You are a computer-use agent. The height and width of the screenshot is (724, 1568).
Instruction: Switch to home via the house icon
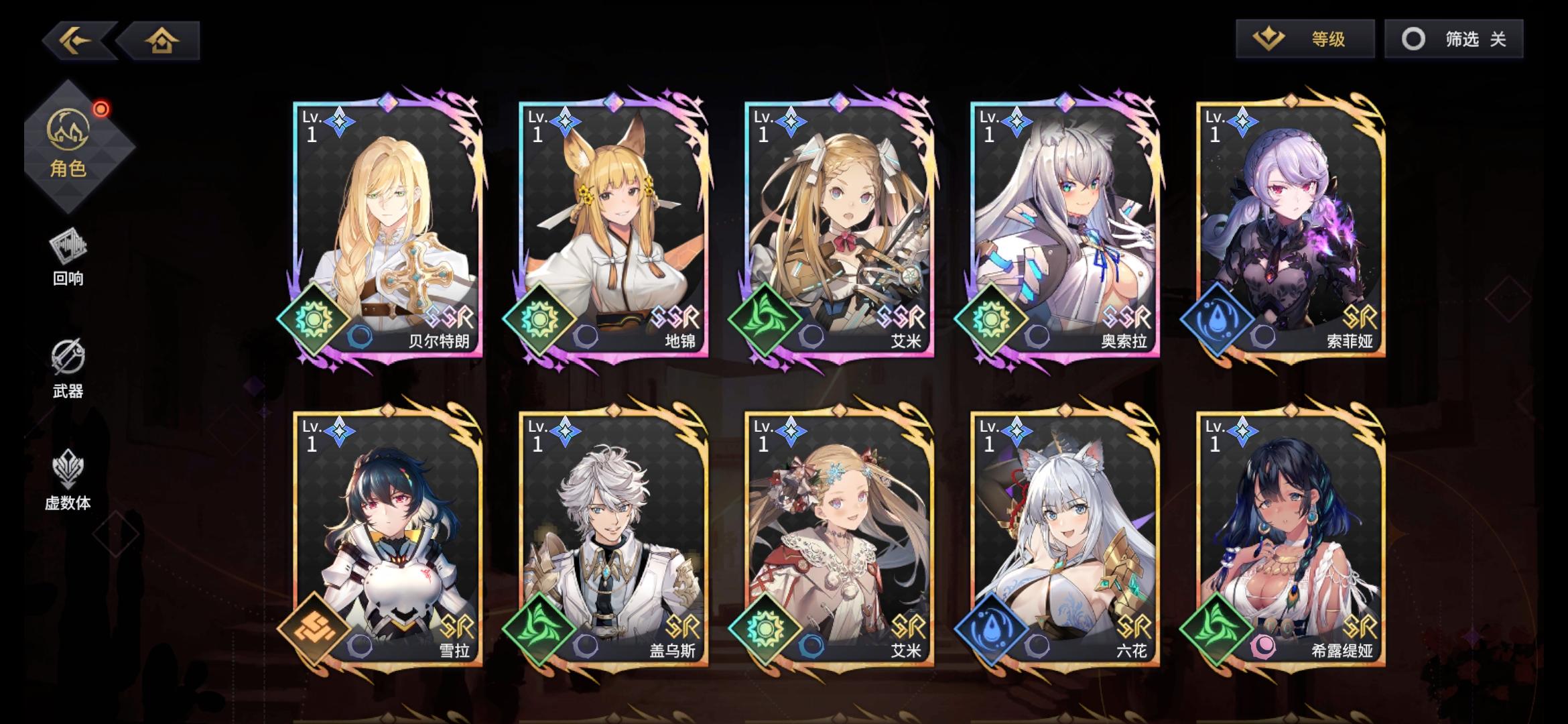coord(161,40)
